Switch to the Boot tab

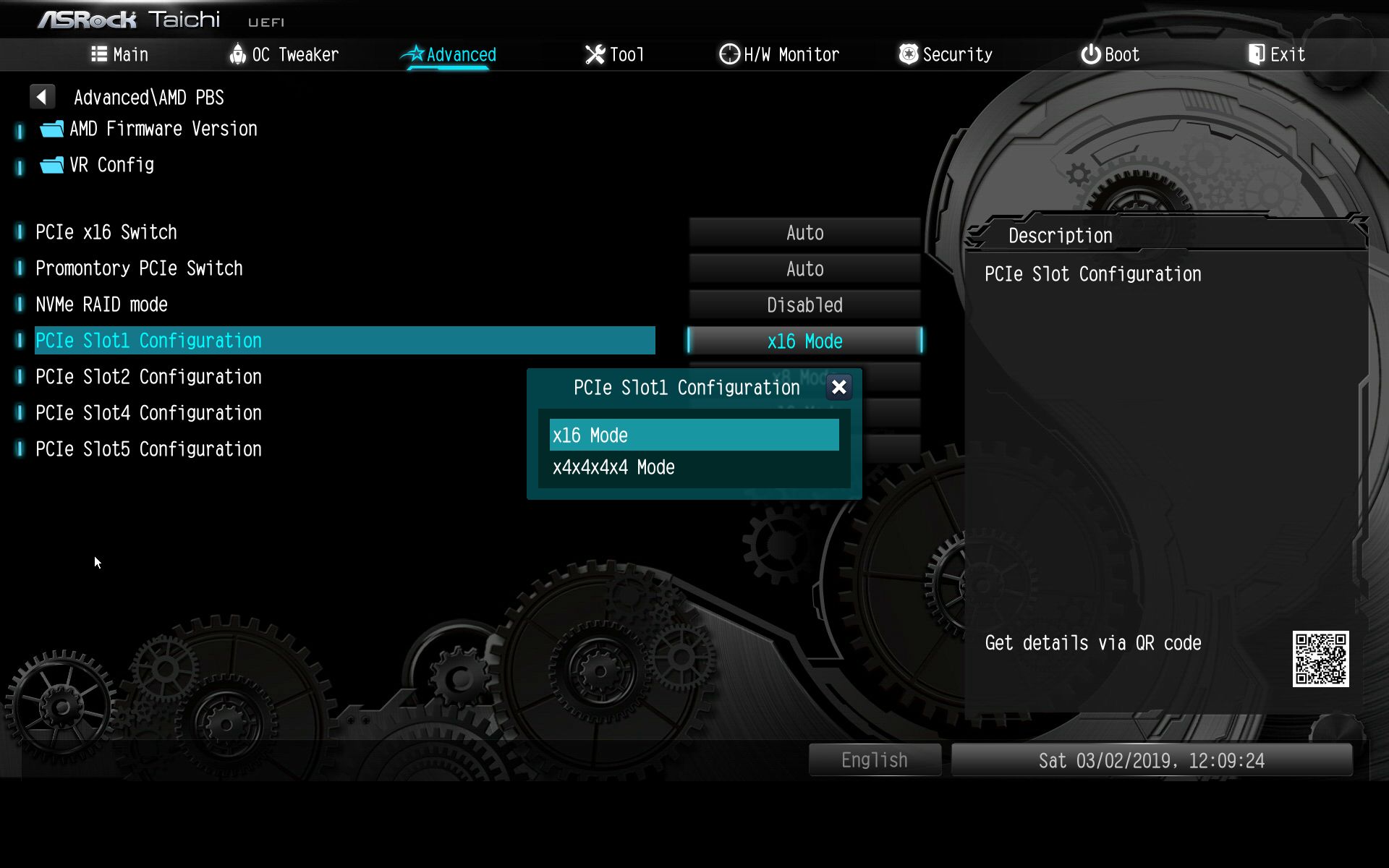[1110, 54]
